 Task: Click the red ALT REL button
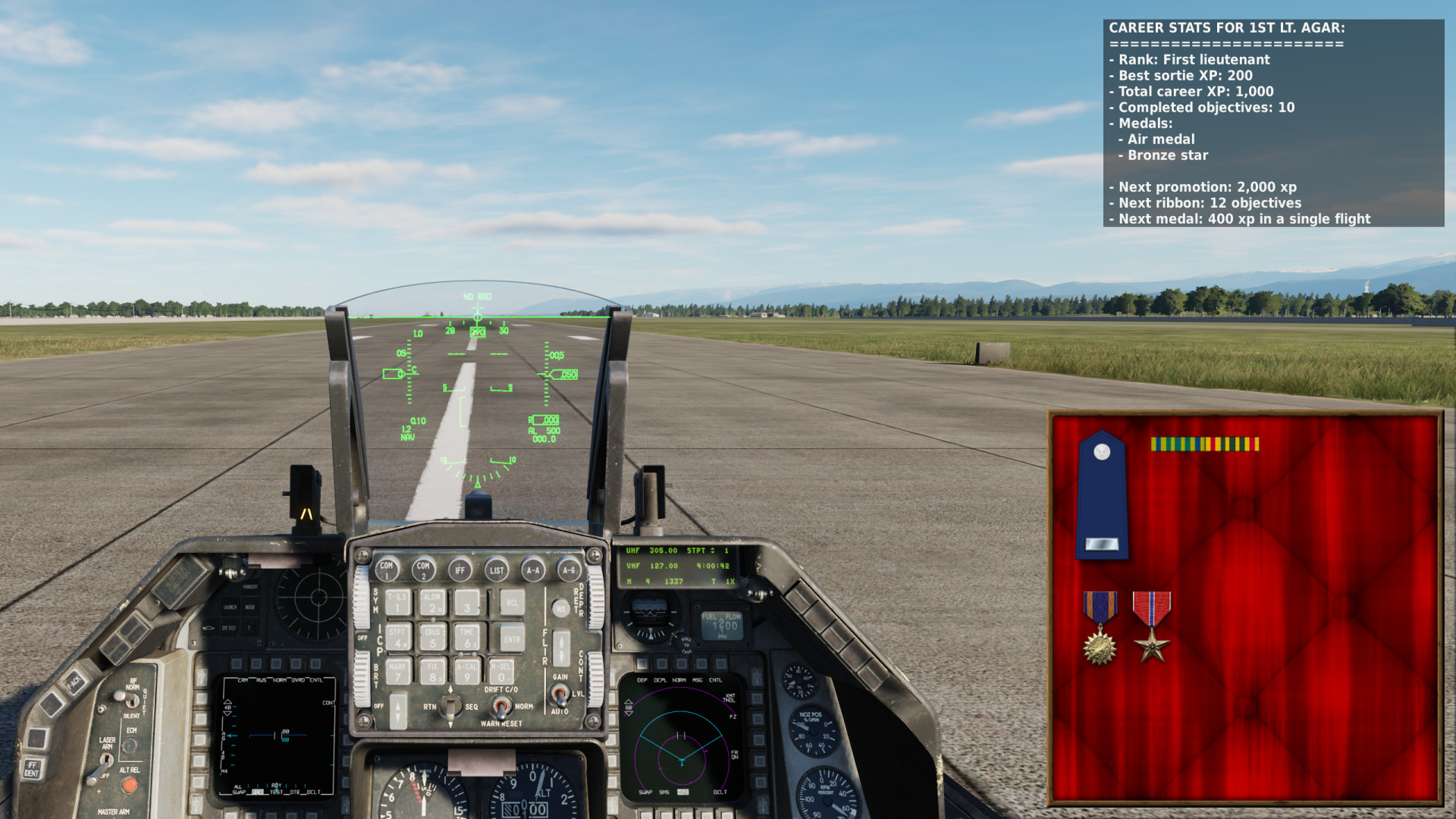tap(130, 786)
